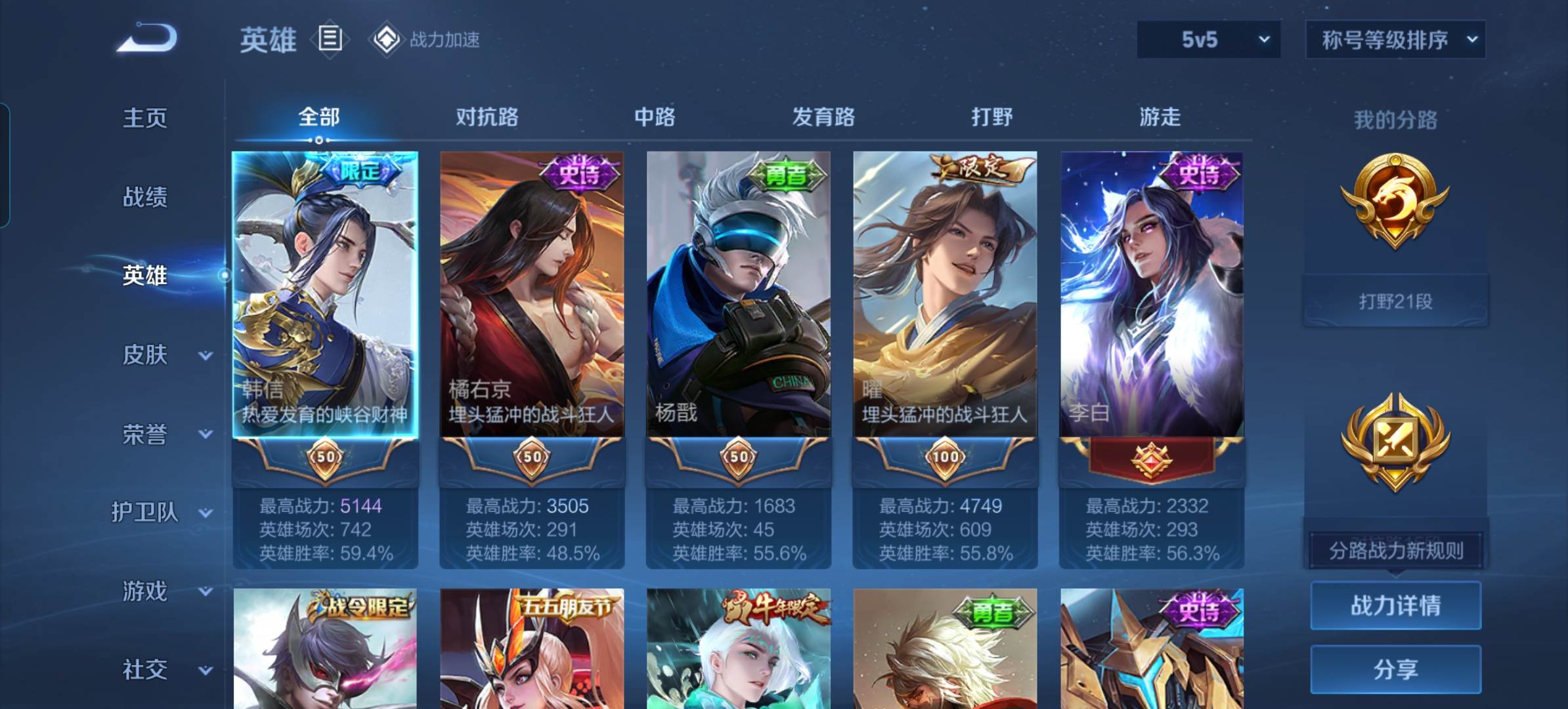
Task: Pick the 李白 hero card
Action: click(1151, 295)
